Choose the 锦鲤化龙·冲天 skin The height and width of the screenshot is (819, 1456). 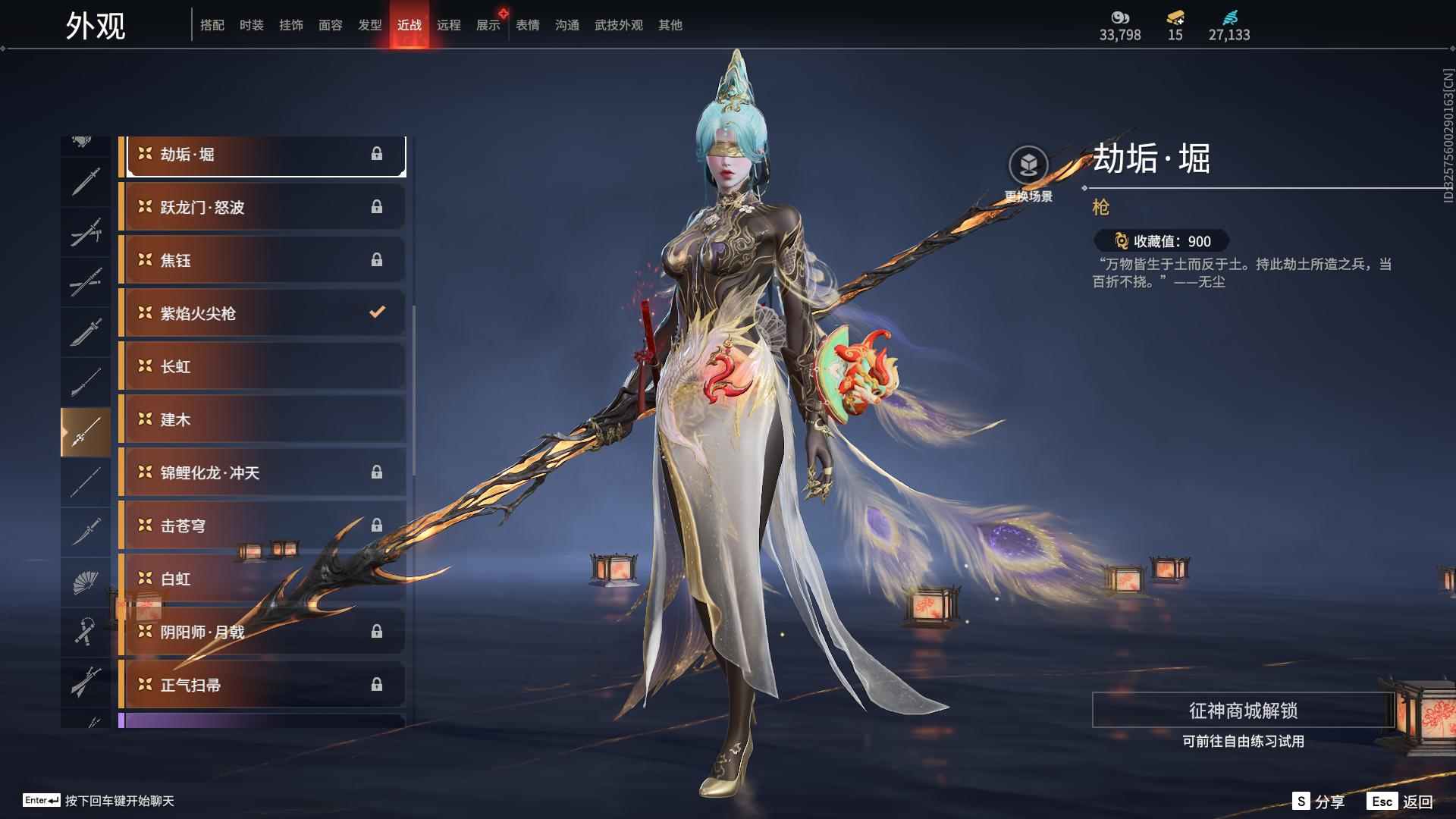coord(262,472)
